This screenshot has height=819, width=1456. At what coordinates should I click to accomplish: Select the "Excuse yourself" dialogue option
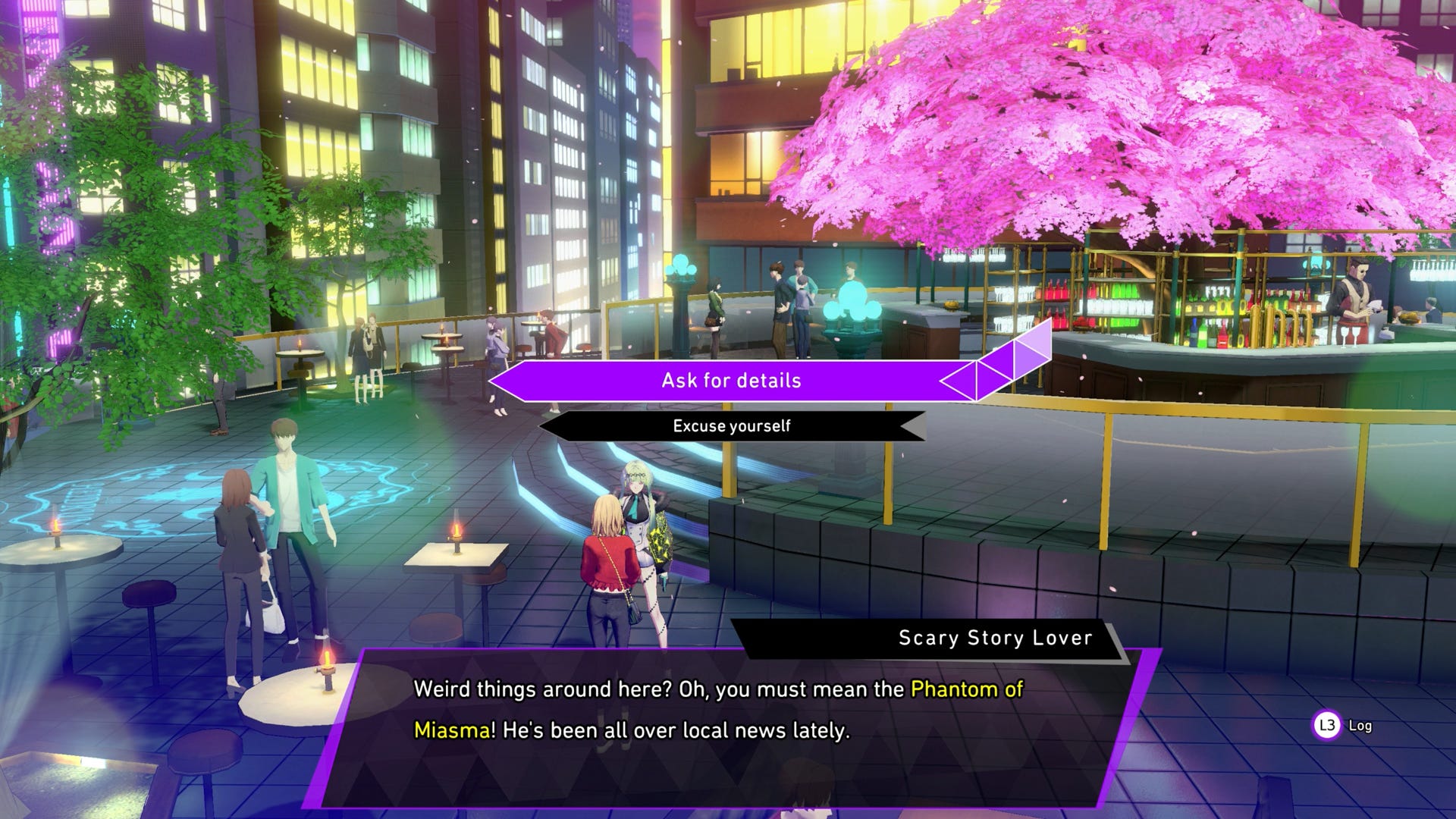tap(731, 426)
